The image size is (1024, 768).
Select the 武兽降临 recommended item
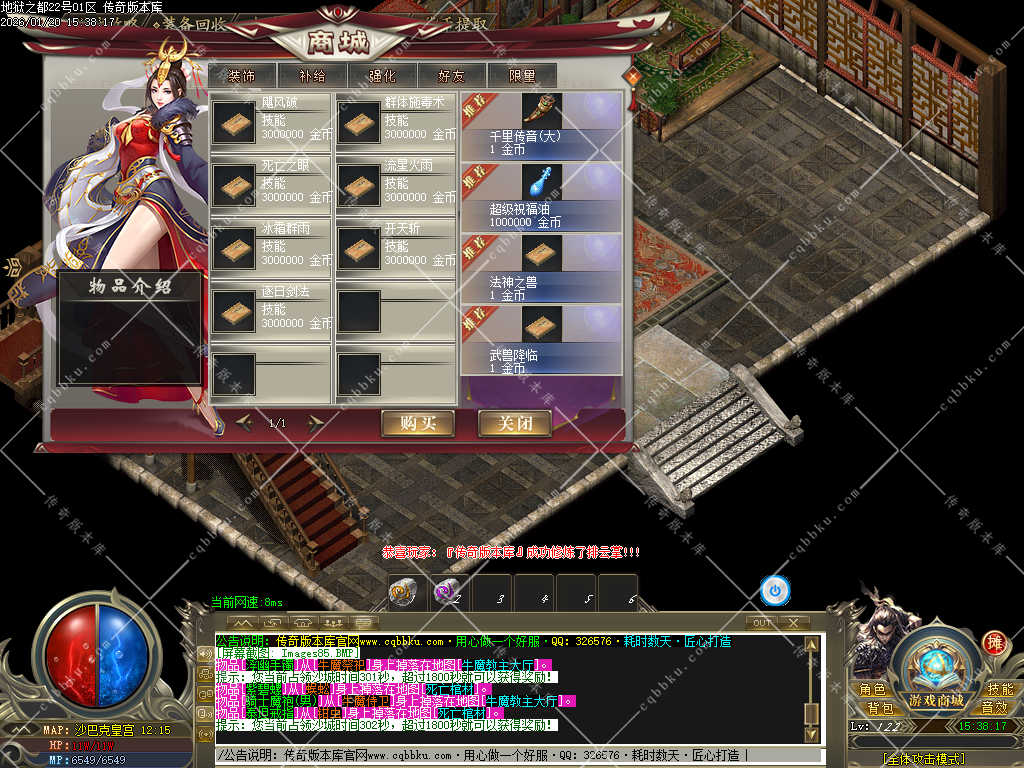[541, 338]
